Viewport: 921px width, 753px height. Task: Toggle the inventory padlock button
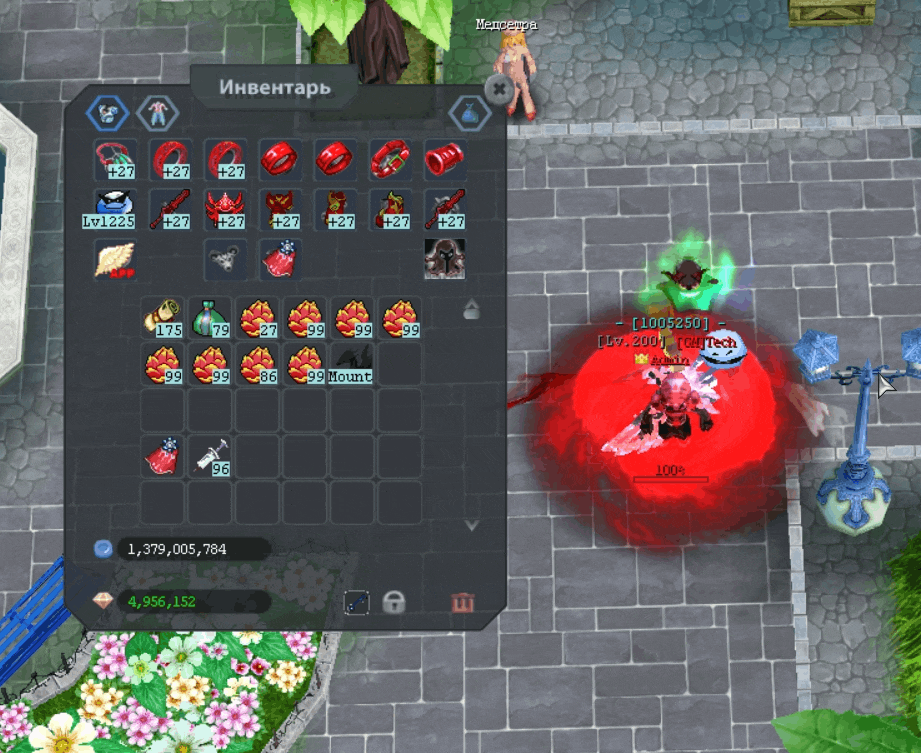click(395, 602)
